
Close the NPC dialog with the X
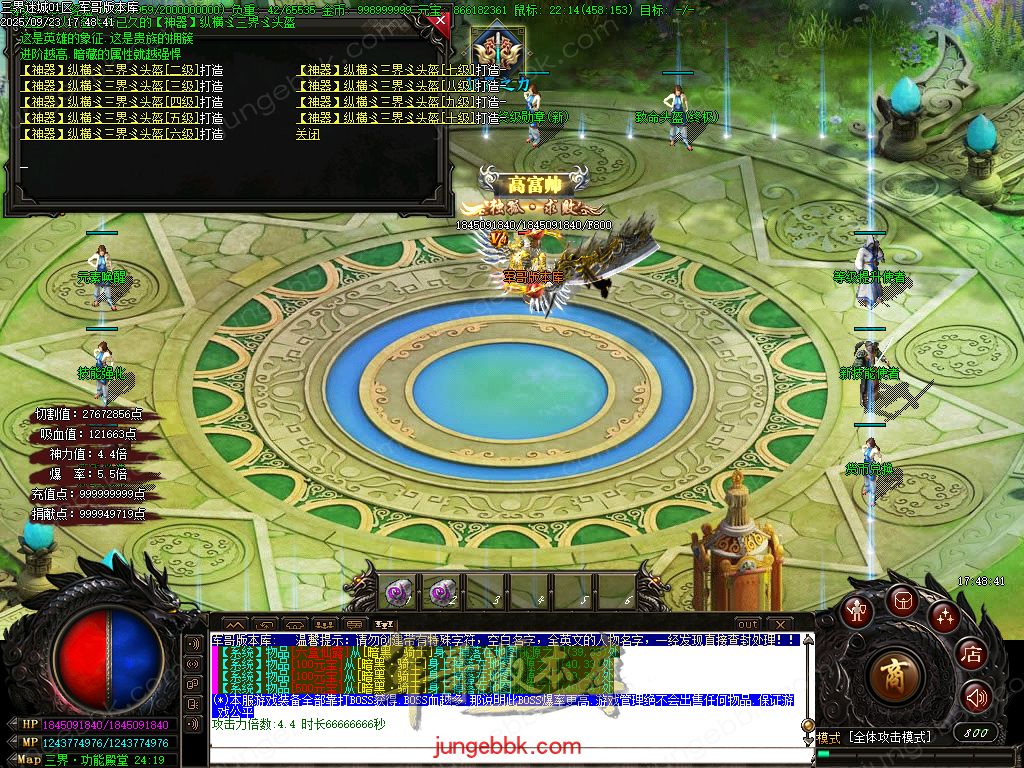(437, 20)
